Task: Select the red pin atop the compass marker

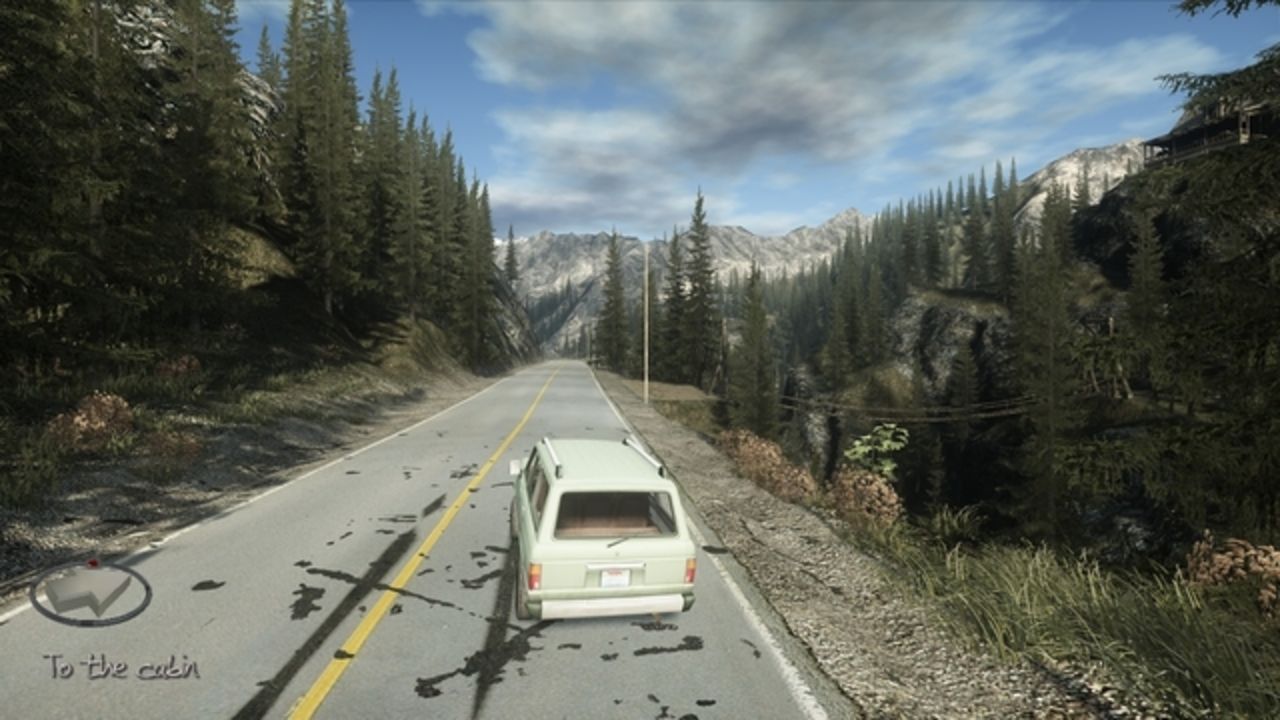Action: (92, 562)
